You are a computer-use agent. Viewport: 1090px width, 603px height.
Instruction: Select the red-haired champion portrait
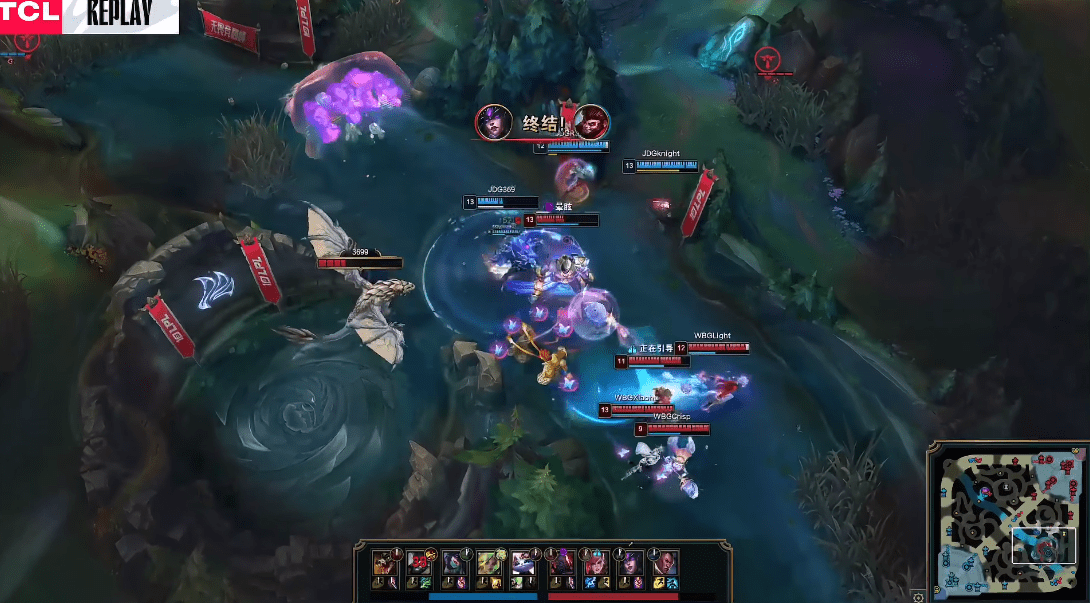click(x=595, y=563)
